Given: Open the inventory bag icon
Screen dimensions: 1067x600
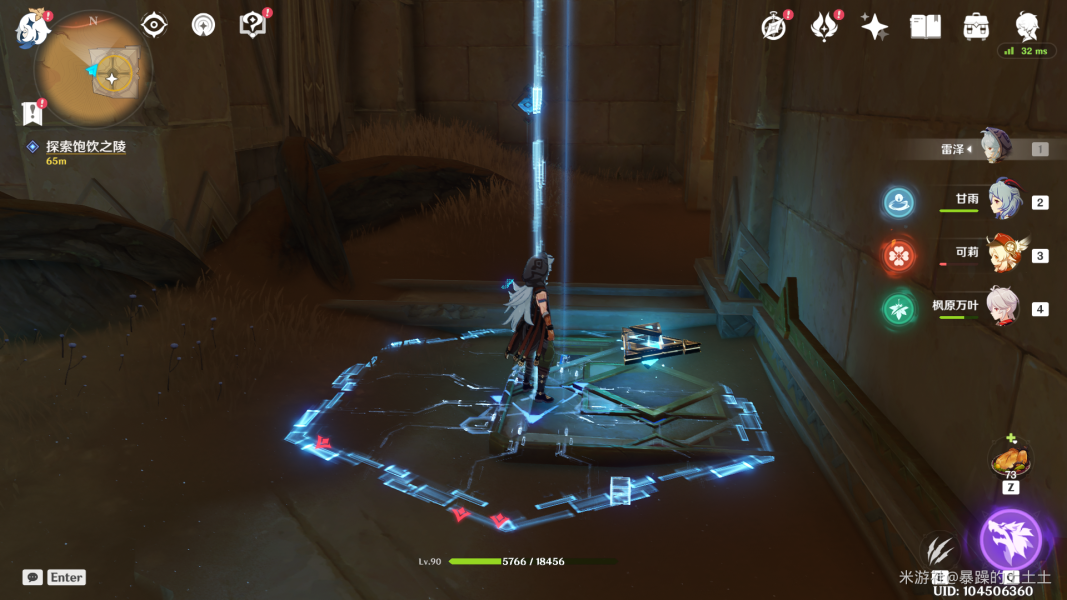Looking at the screenshot, I should (976, 27).
